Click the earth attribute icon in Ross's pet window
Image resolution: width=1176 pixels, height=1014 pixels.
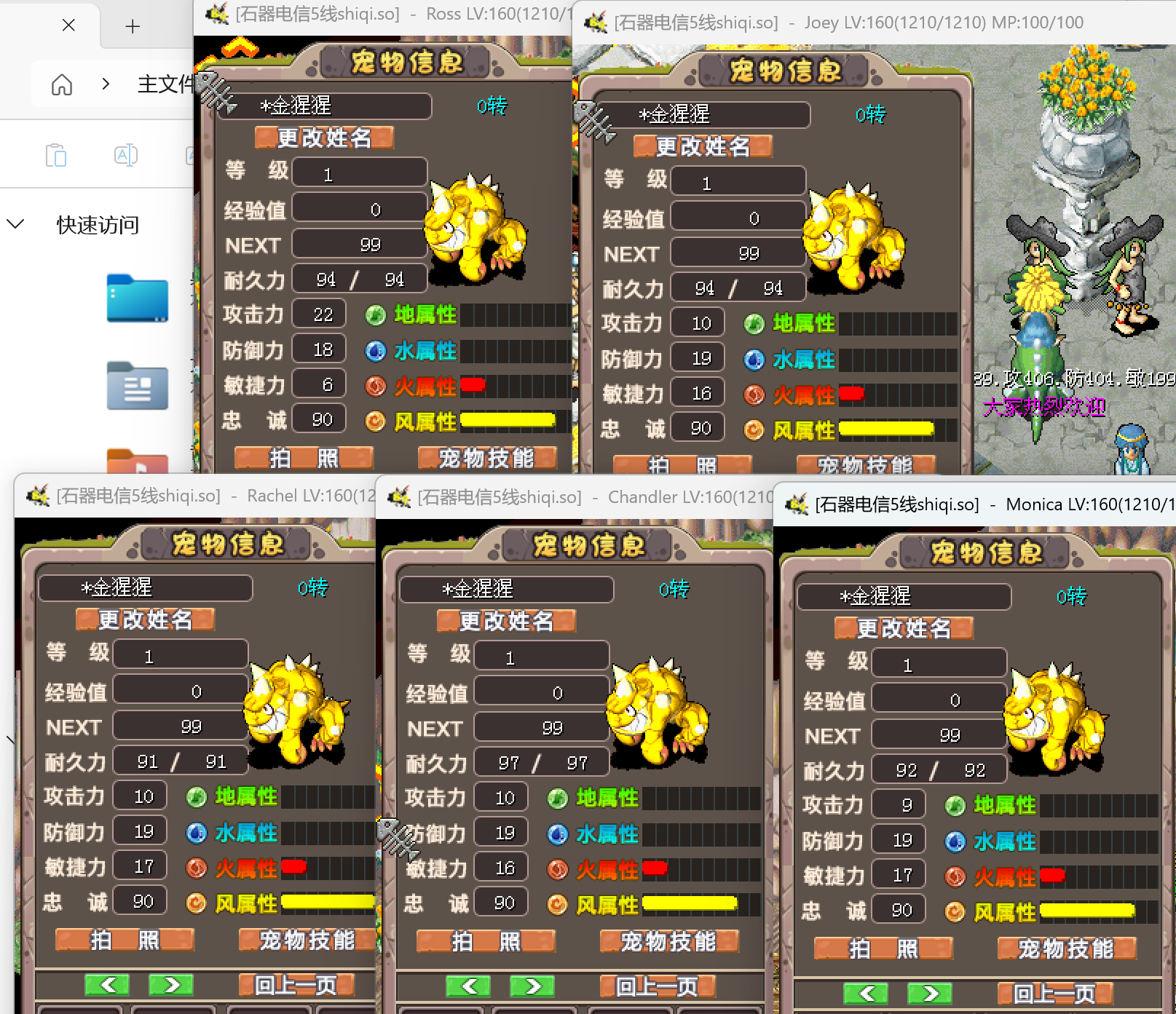pyautogui.click(x=375, y=315)
